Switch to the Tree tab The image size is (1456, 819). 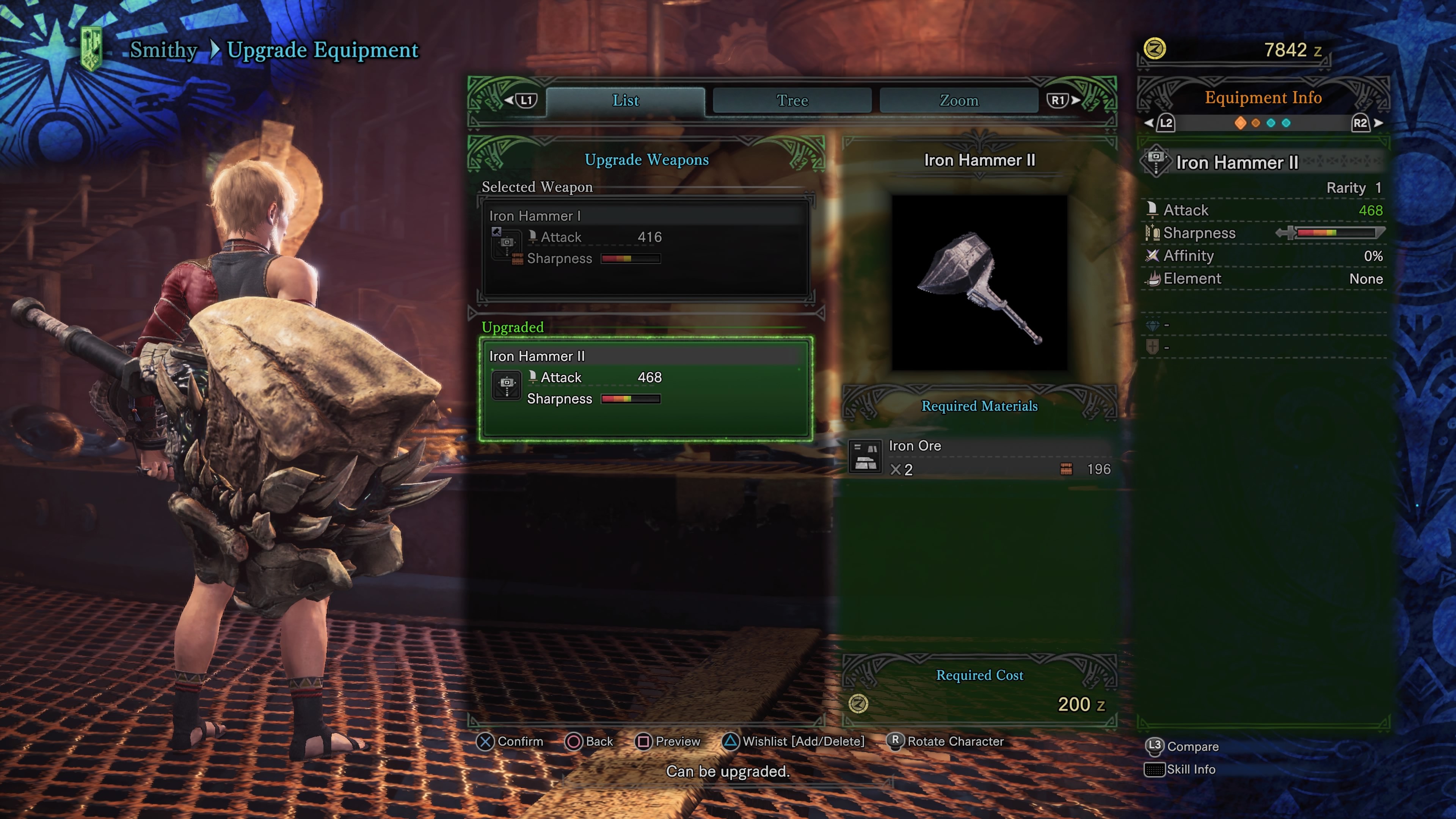pos(792,100)
